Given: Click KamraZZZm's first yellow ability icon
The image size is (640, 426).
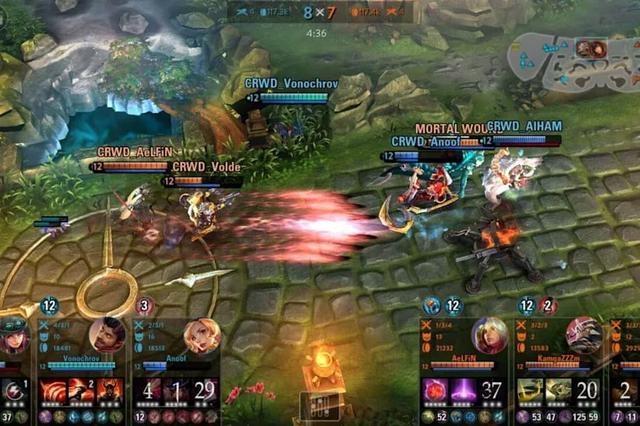Looking at the screenshot, I should click(x=531, y=390).
